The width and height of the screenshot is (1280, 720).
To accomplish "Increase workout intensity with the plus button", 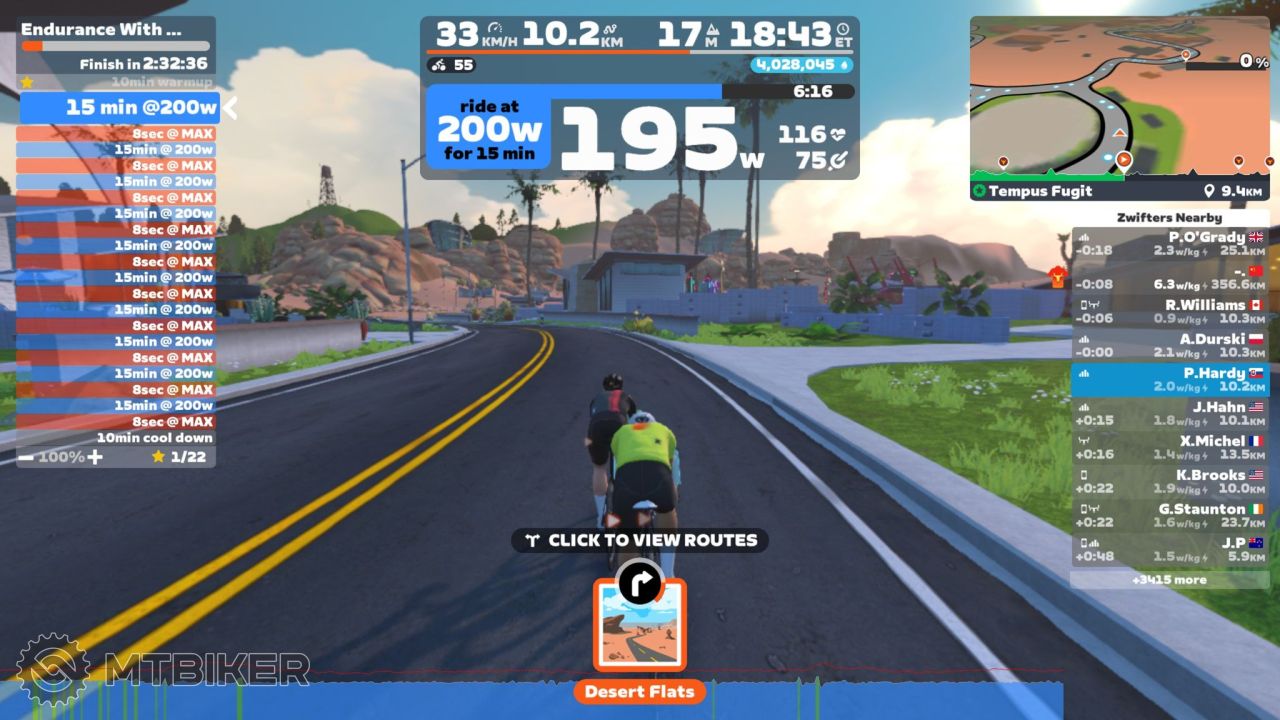I will [x=95, y=457].
